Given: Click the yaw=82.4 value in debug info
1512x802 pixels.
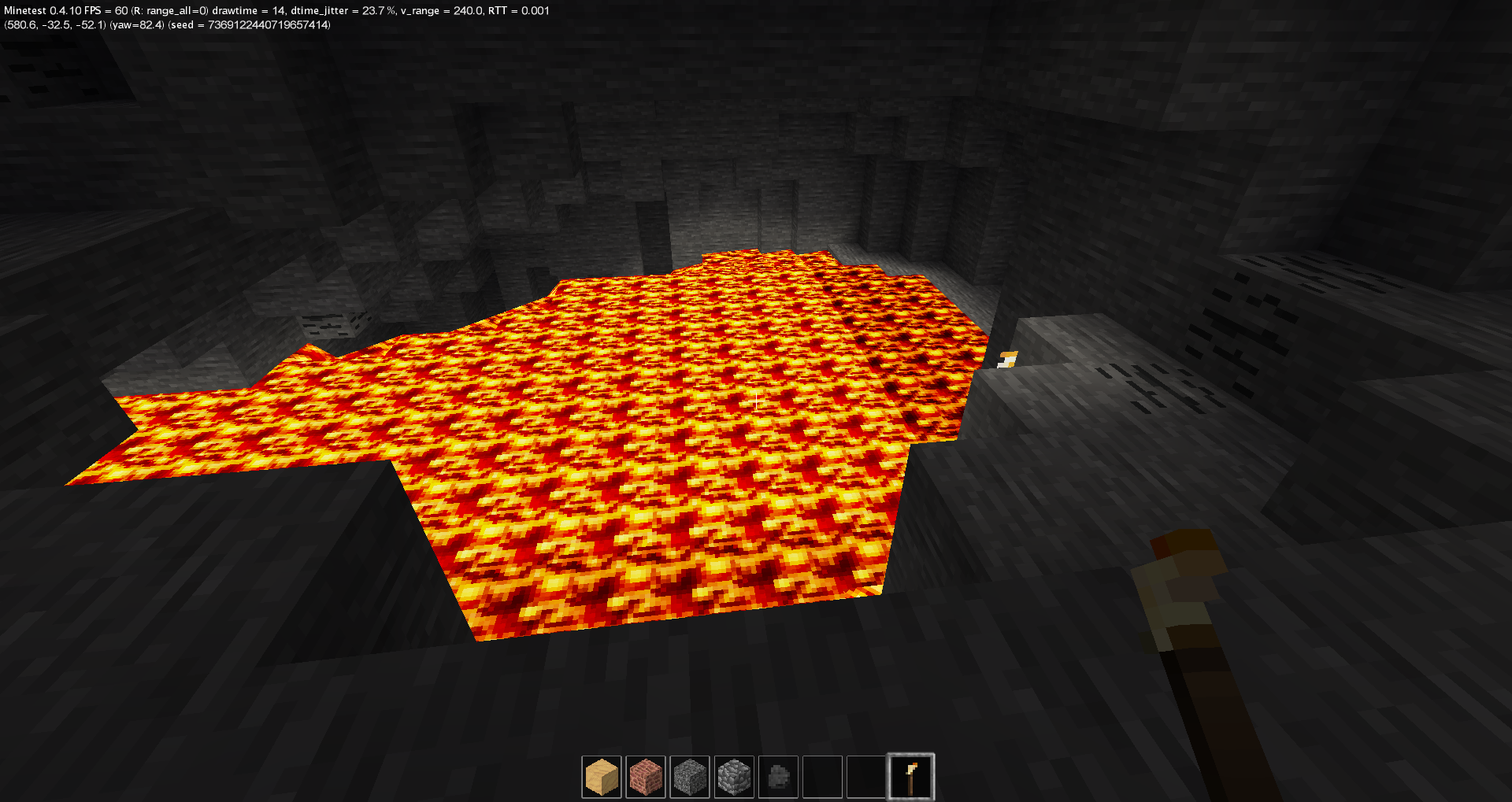Looking at the screenshot, I should [136, 24].
